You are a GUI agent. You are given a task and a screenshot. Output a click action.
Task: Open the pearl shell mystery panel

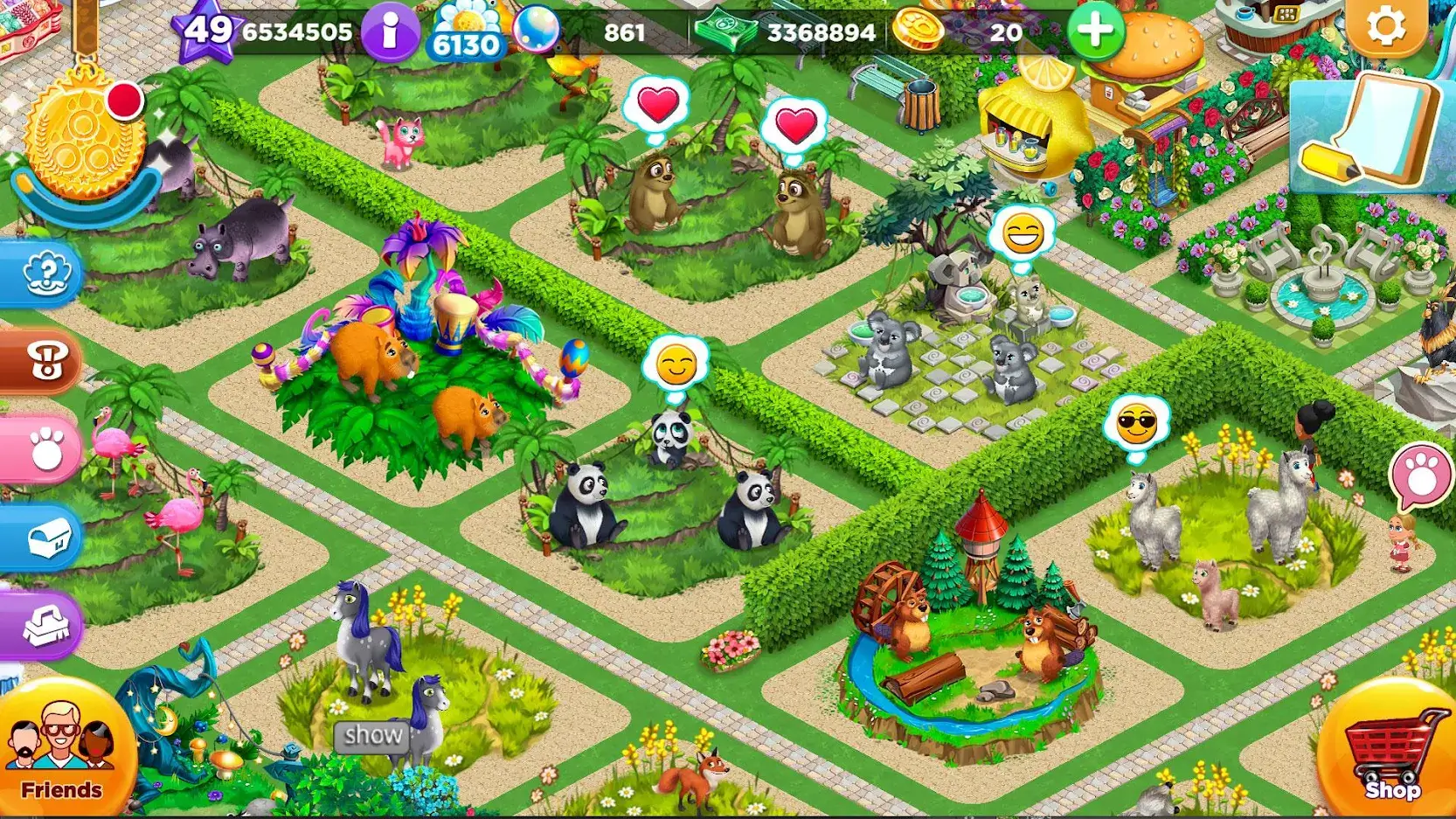[x=45, y=274]
